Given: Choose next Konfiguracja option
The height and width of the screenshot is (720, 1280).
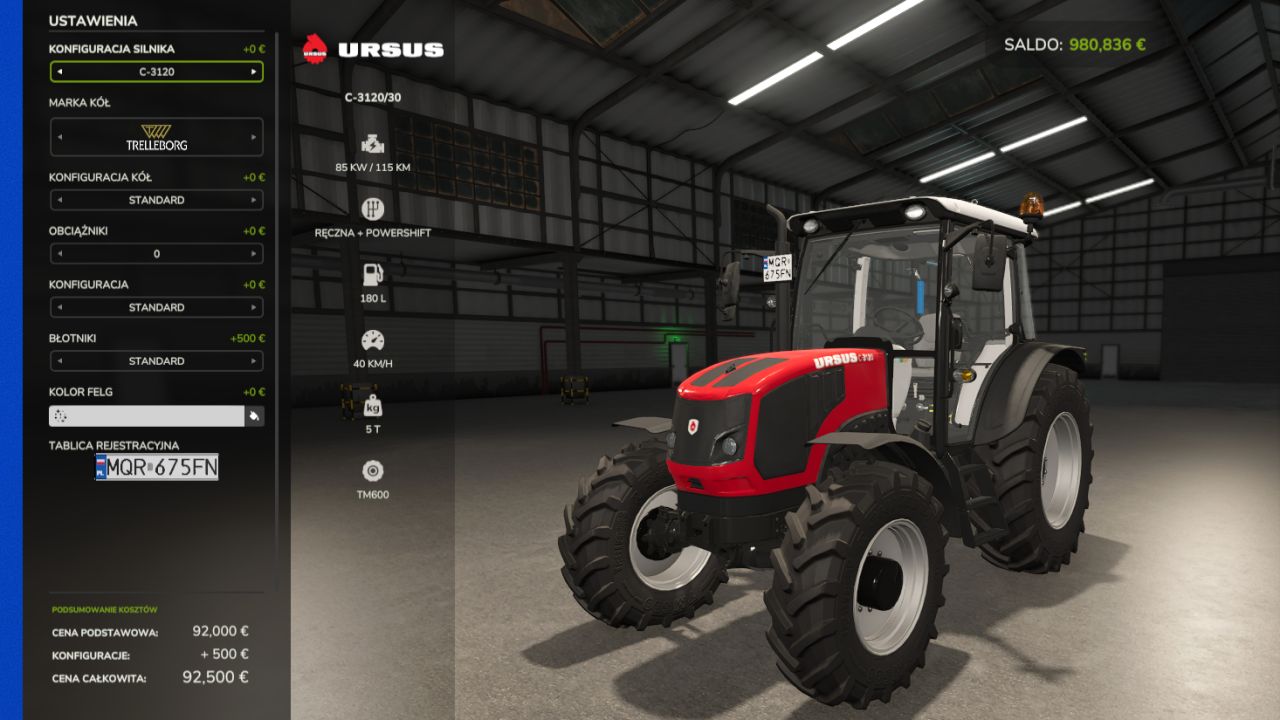Looking at the screenshot, I should click(x=253, y=307).
